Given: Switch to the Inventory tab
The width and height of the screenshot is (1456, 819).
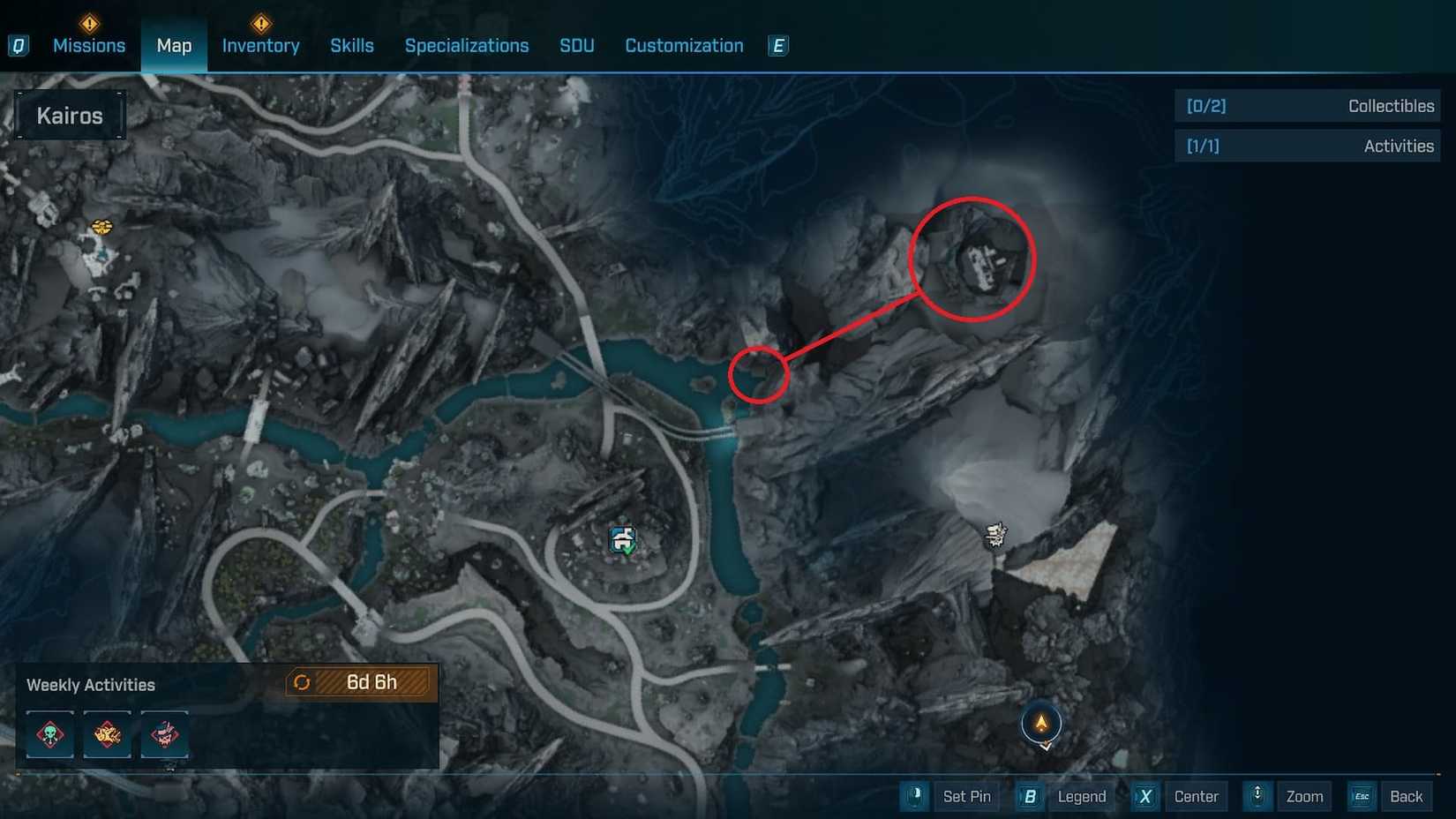Looking at the screenshot, I should [x=260, y=46].
